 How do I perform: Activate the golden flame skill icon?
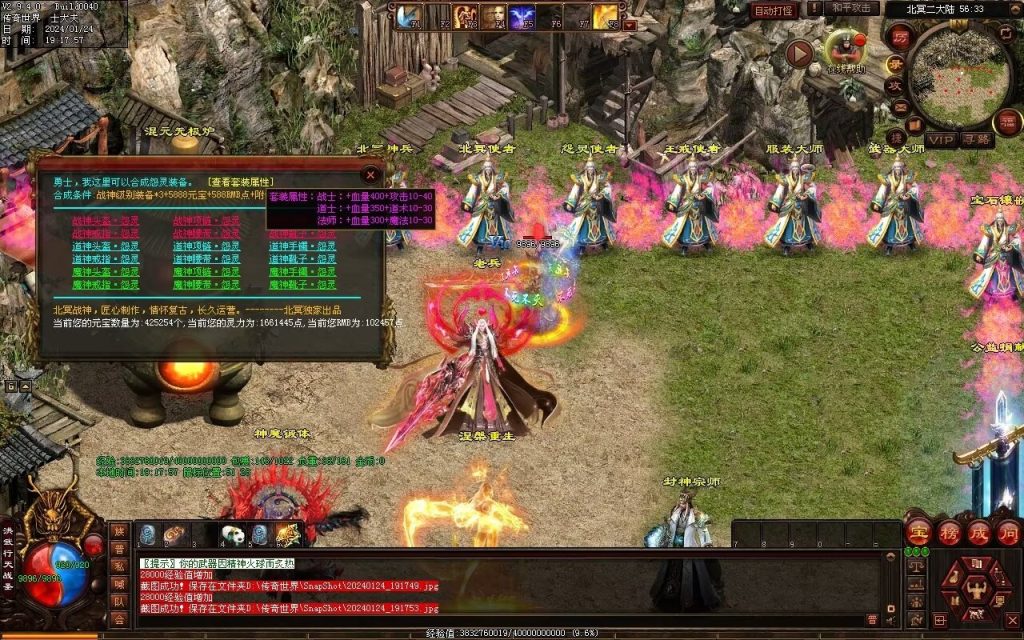[604, 17]
